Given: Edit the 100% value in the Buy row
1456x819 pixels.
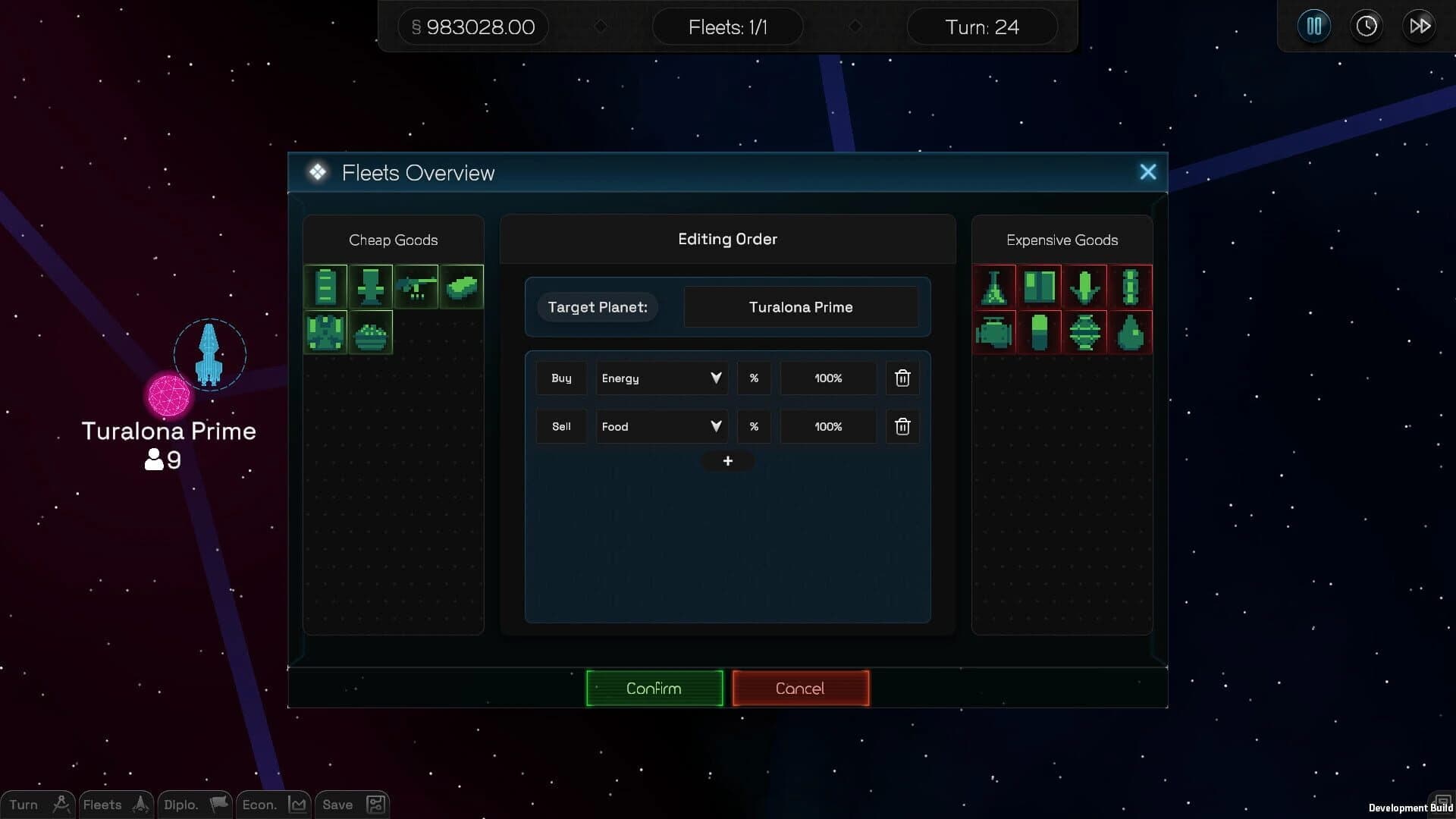Looking at the screenshot, I should pos(827,378).
